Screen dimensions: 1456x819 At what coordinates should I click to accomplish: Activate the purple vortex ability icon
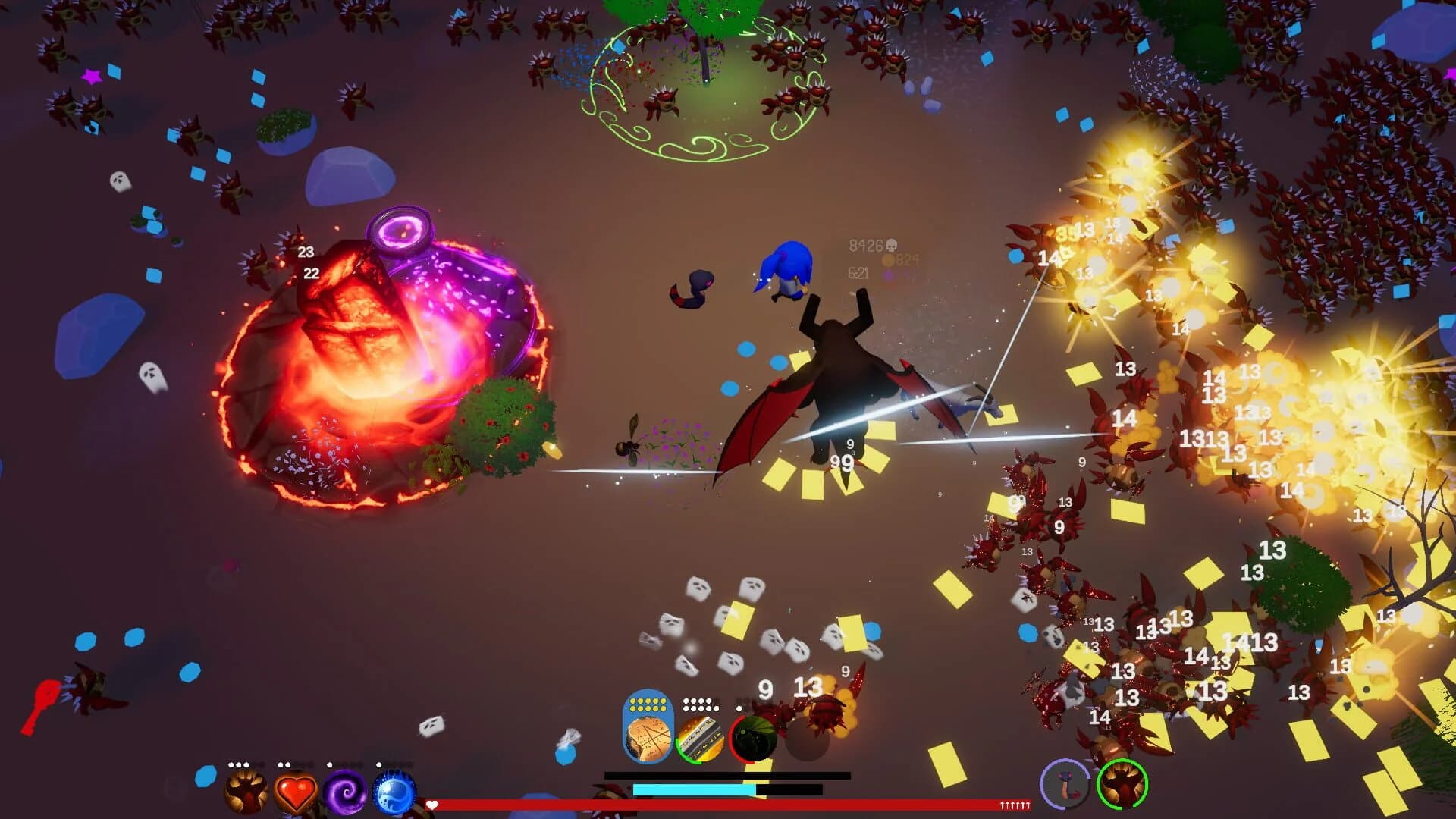click(345, 790)
